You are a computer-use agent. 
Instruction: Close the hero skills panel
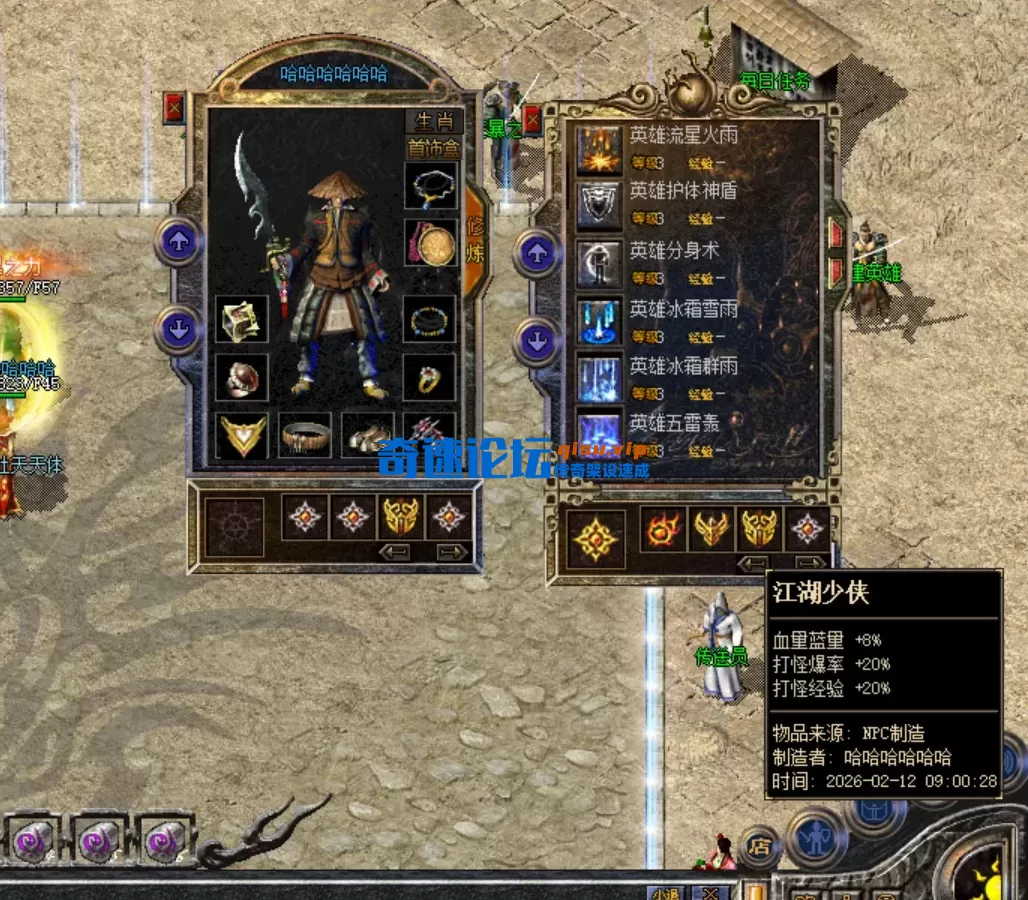pyautogui.click(x=532, y=120)
